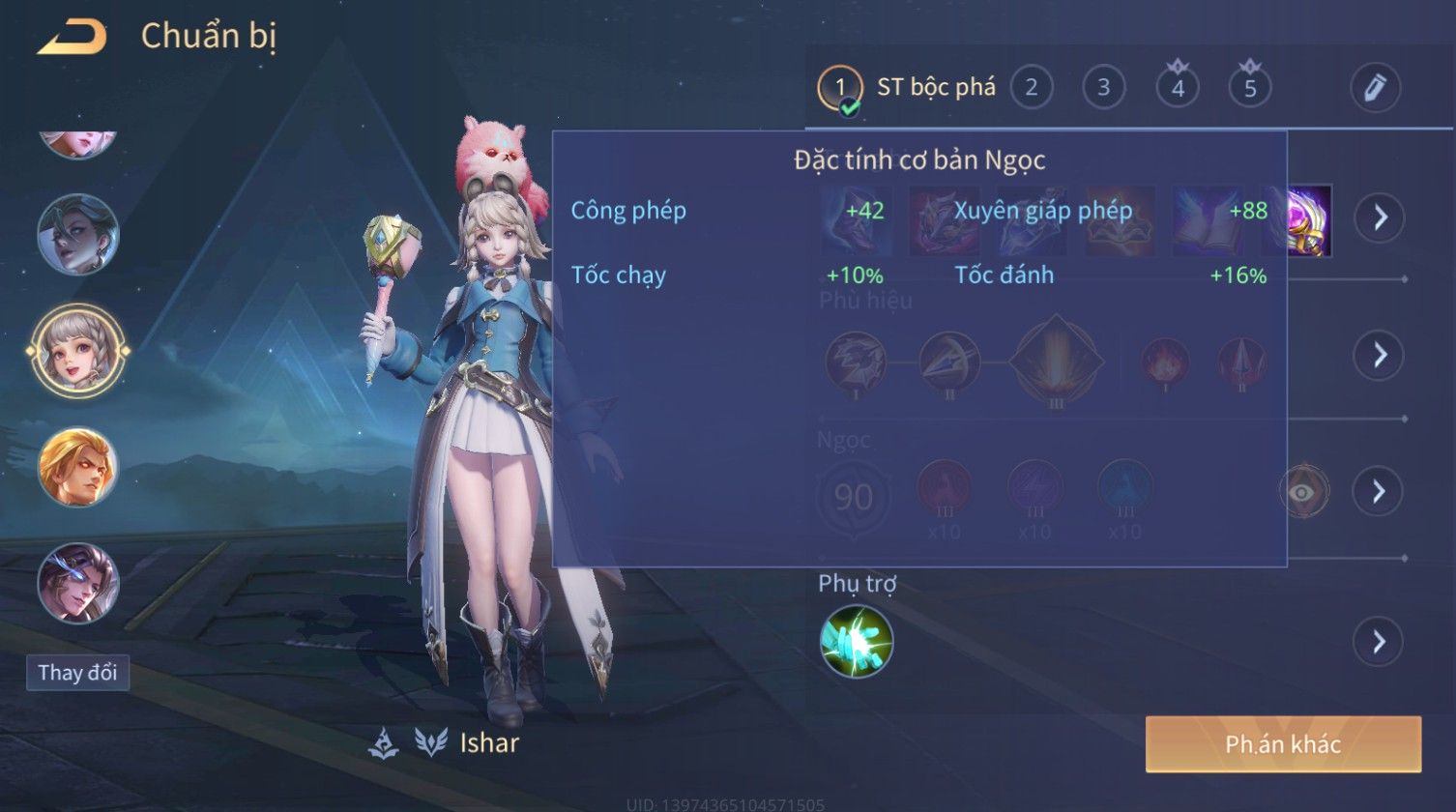Select the blonde hero with red eyes
Viewport: 1456px width, 812px height.
click(78, 467)
